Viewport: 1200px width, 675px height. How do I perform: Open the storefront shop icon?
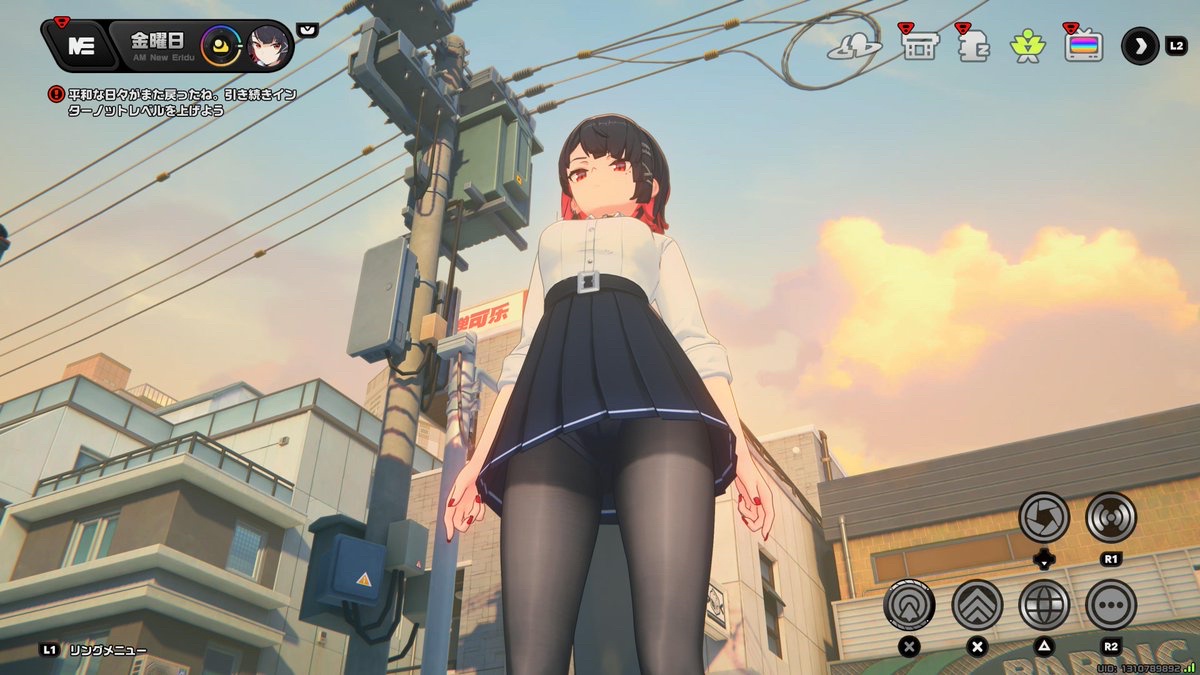tap(918, 46)
